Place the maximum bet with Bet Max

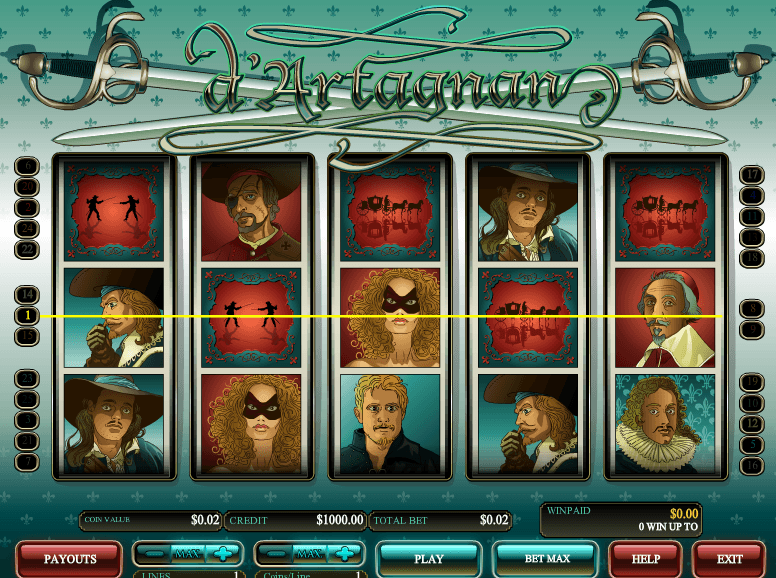[546, 558]
